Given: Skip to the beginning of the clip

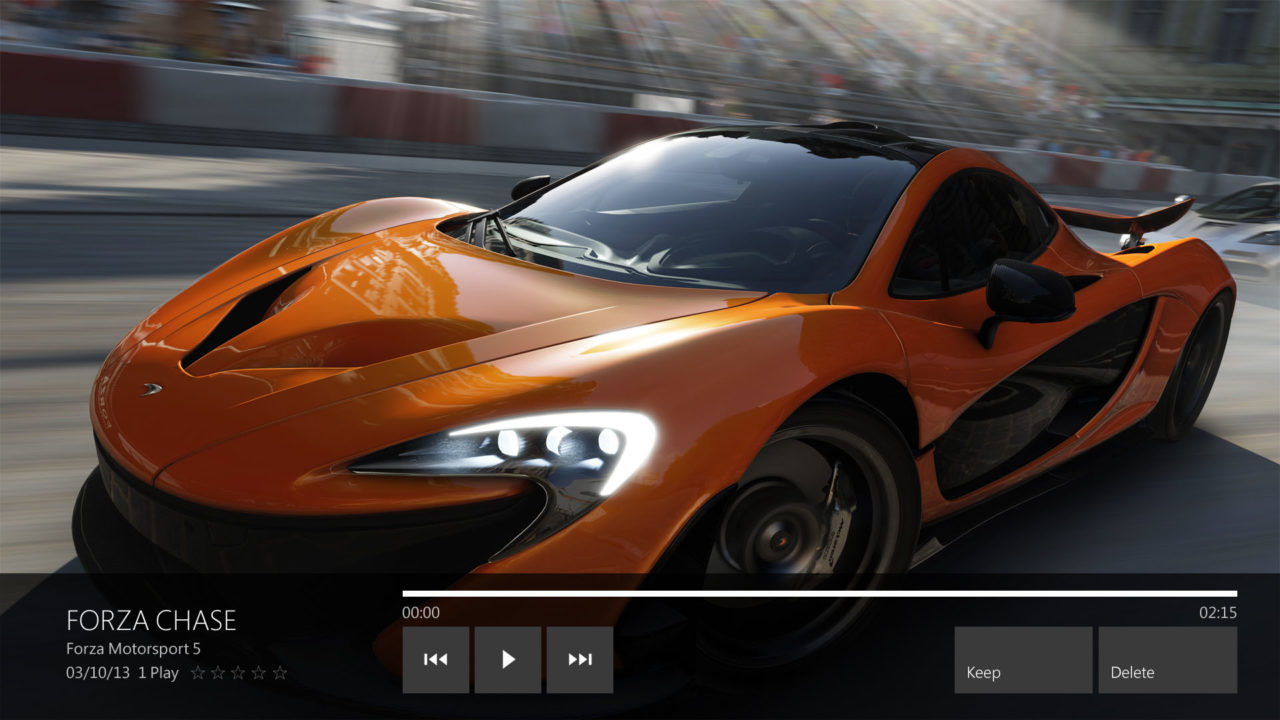Looking at the screenshot, I should 434,659.
